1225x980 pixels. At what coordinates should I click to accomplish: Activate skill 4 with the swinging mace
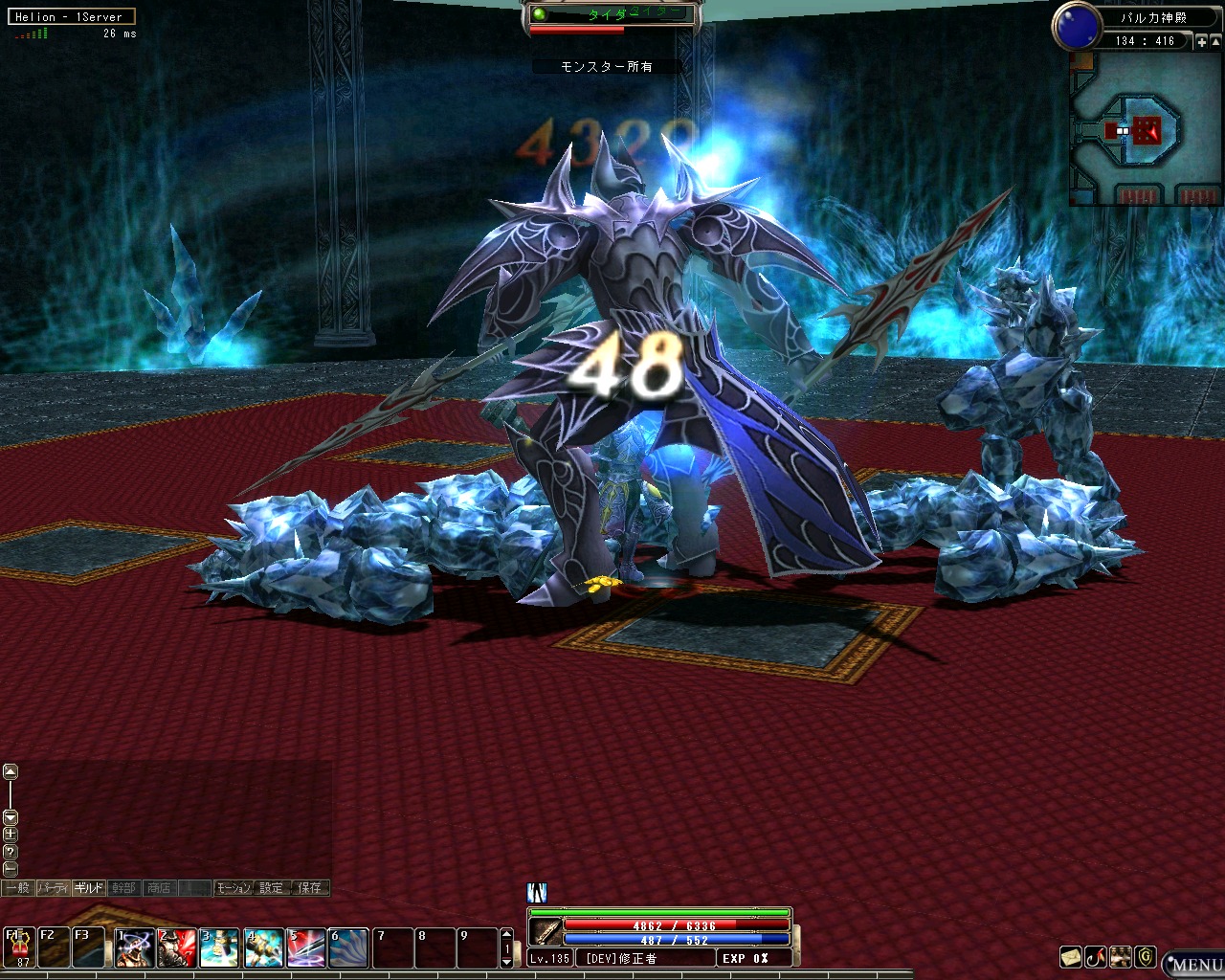[x=263, y=947]
